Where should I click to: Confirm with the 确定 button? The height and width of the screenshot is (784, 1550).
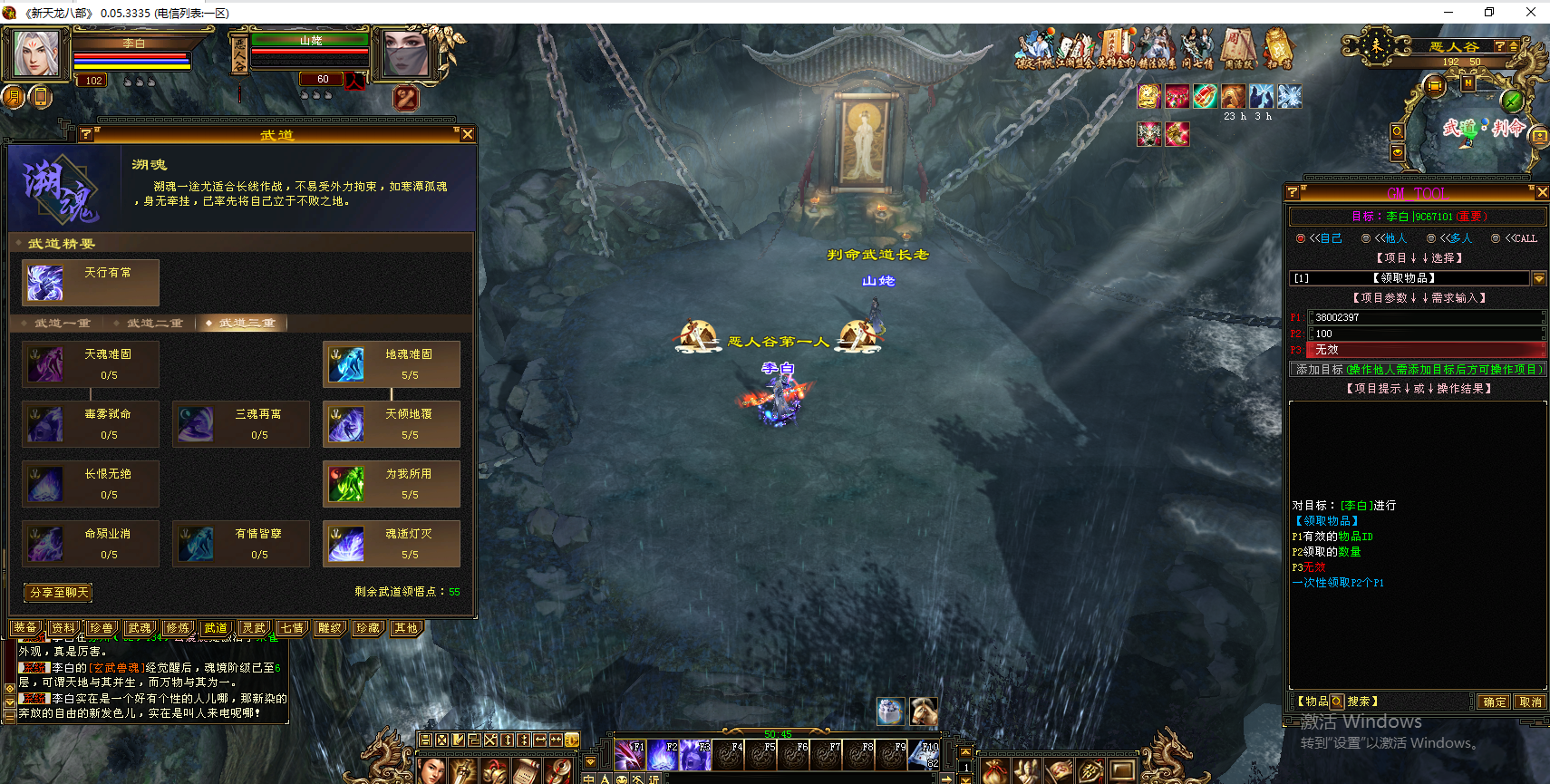(1494, 702)
